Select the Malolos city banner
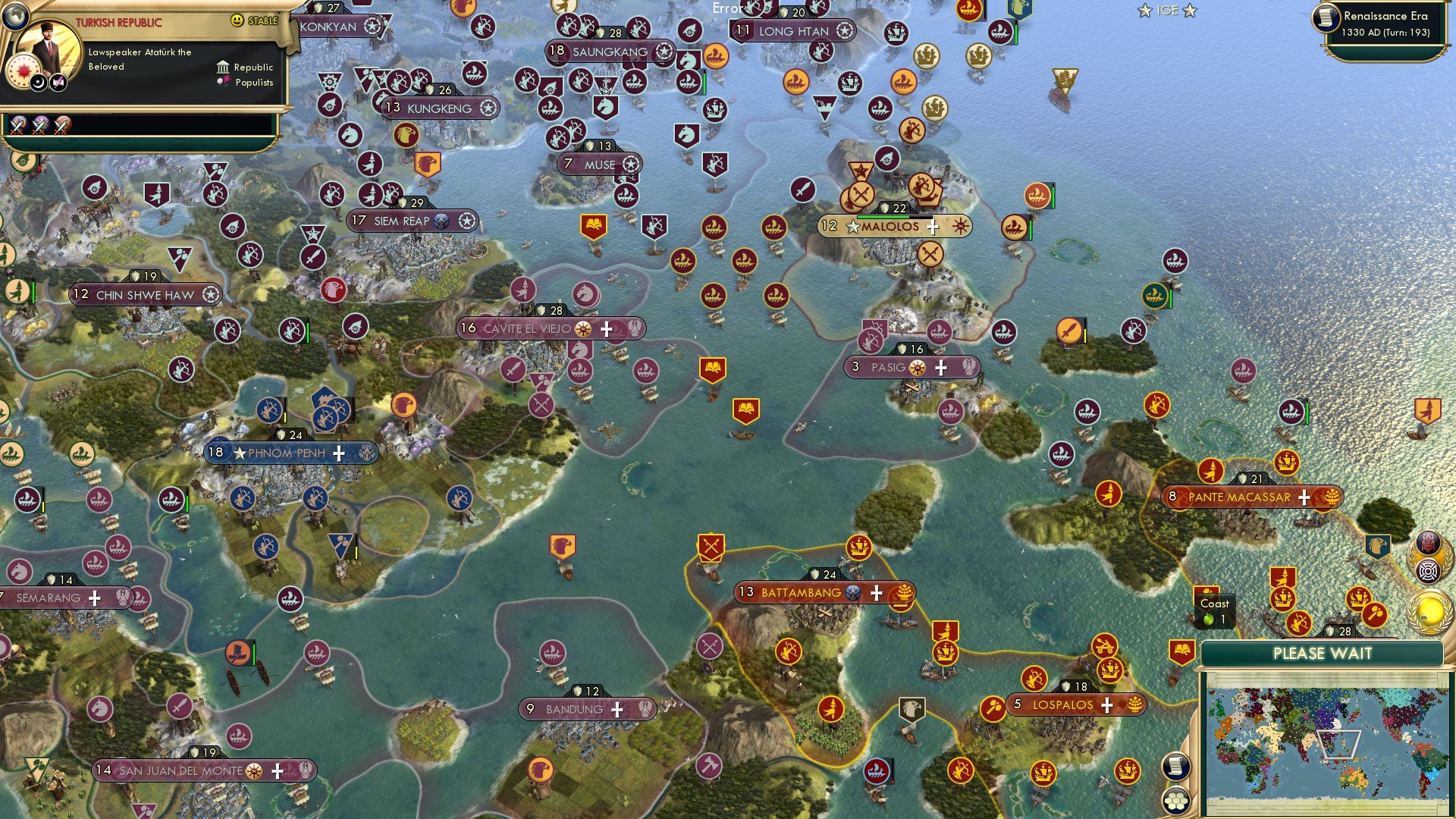Viewport: 1456px width, 819px height. pyautogui.click(x=891, y=225)
